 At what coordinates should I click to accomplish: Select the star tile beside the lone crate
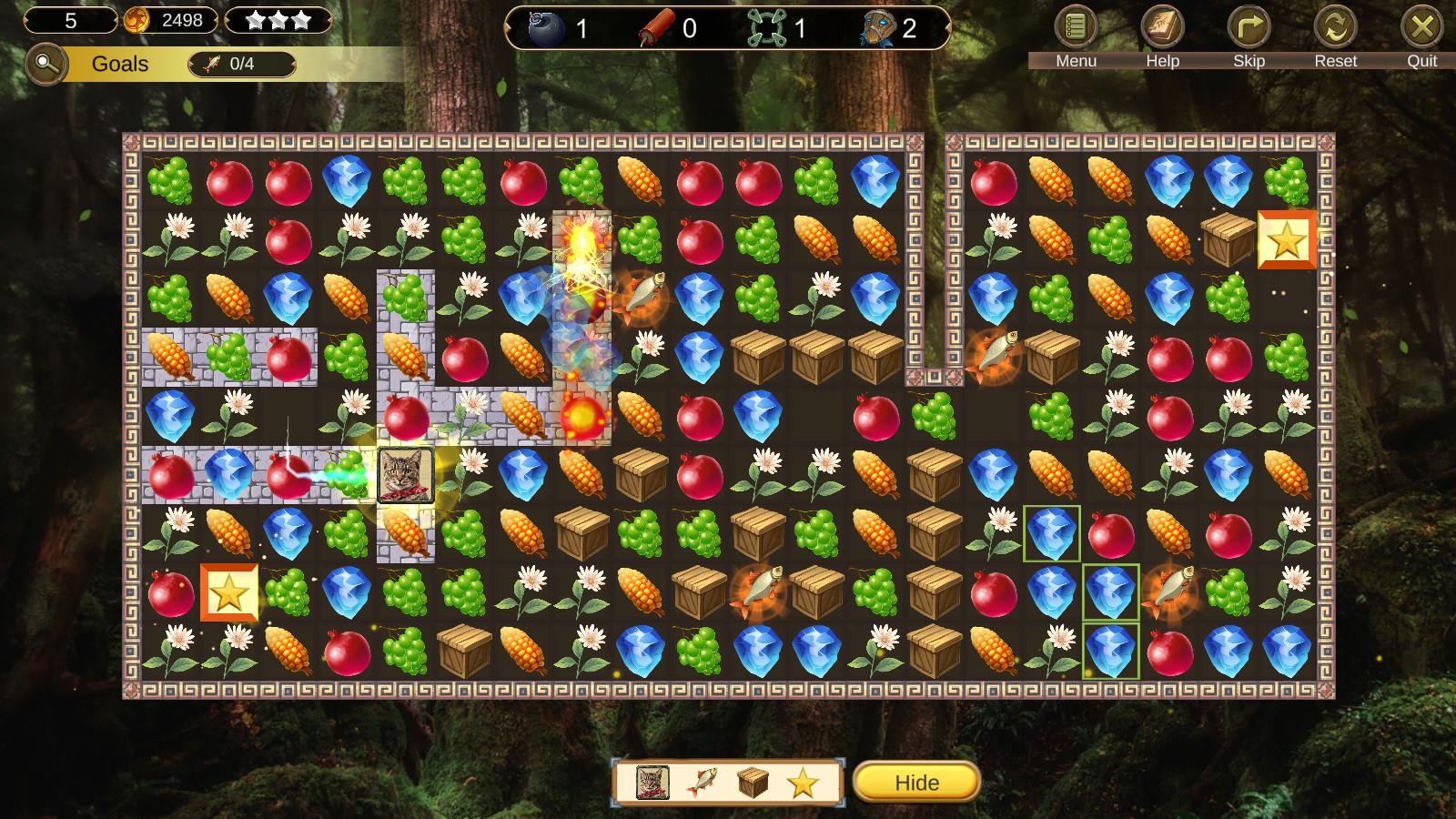(1287, 239)
